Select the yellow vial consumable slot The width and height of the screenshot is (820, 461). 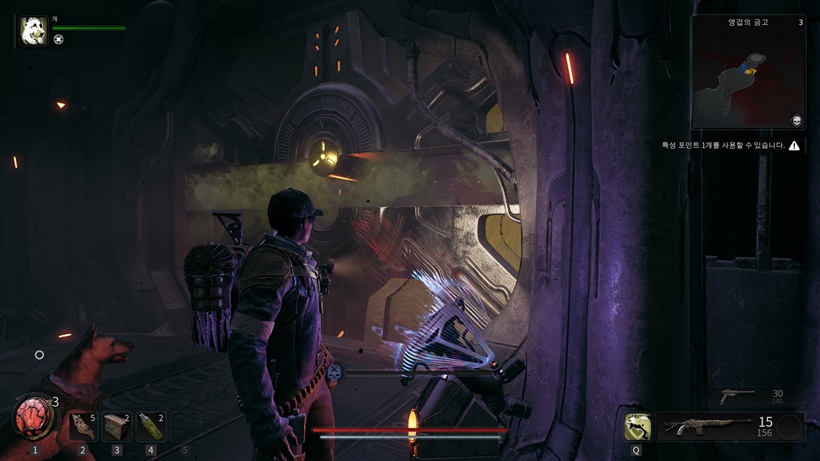coord(151,427)
